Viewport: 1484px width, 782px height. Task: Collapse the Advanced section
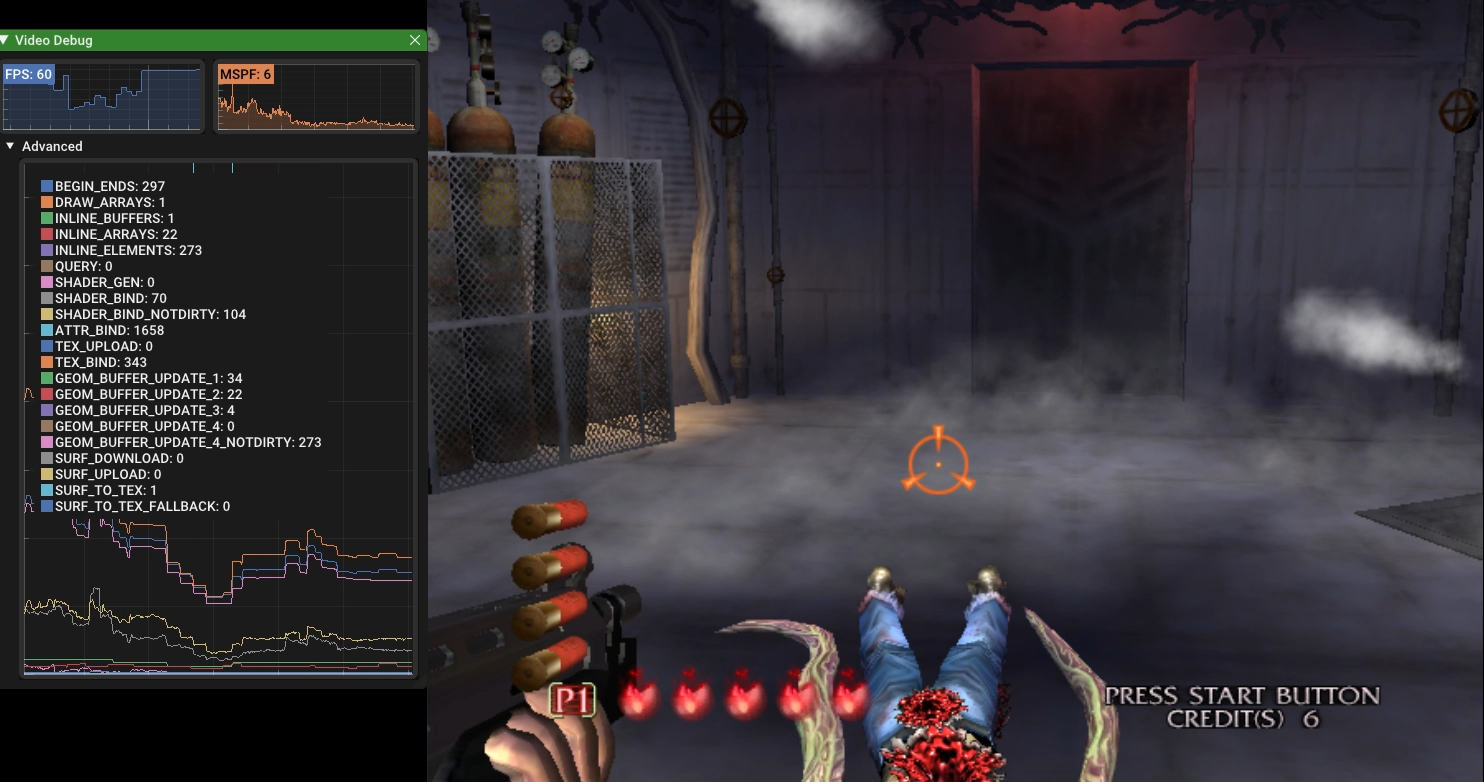(x=10, y=146)
